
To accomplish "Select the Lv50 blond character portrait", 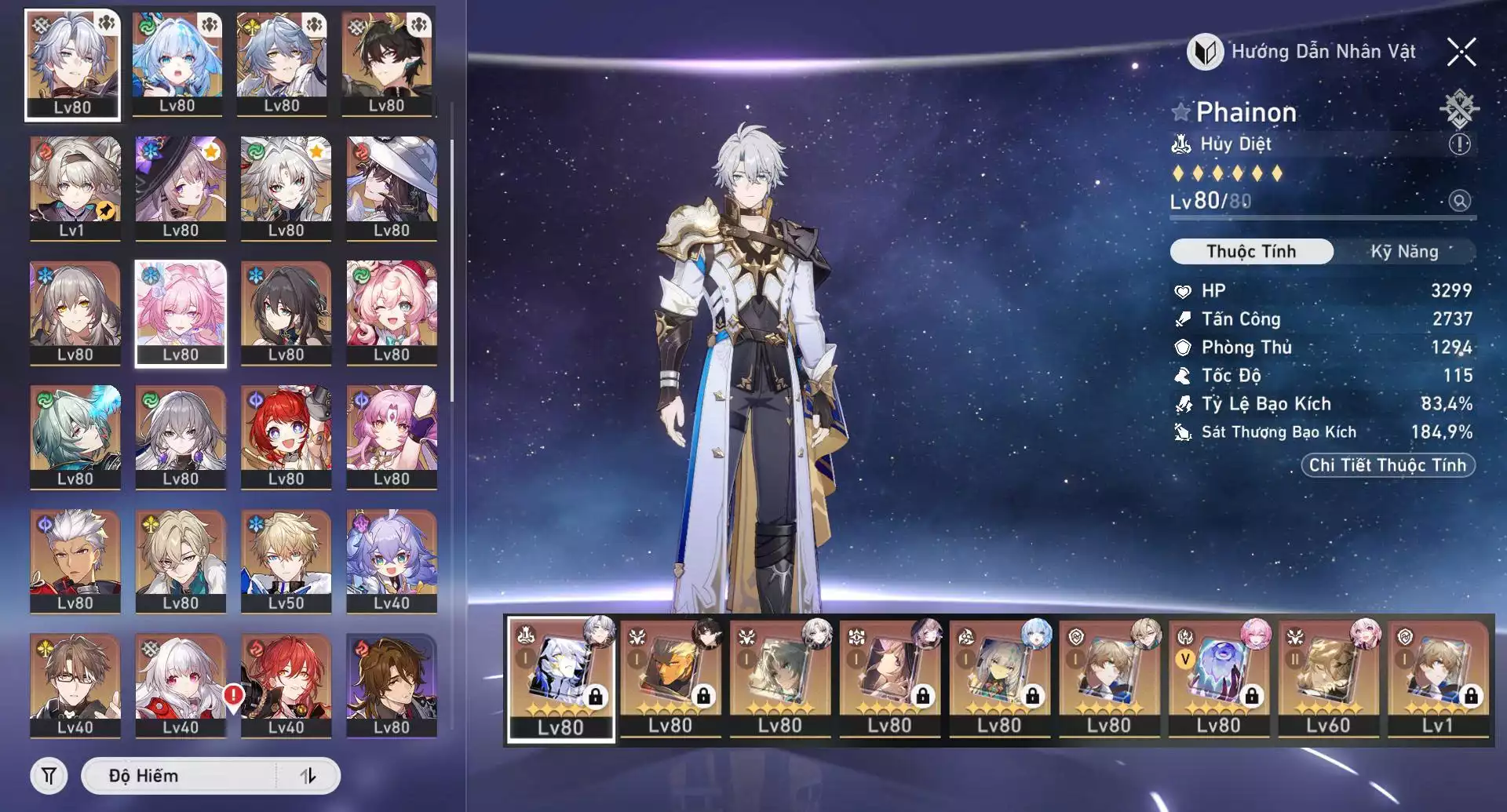I will coord(286,561).
